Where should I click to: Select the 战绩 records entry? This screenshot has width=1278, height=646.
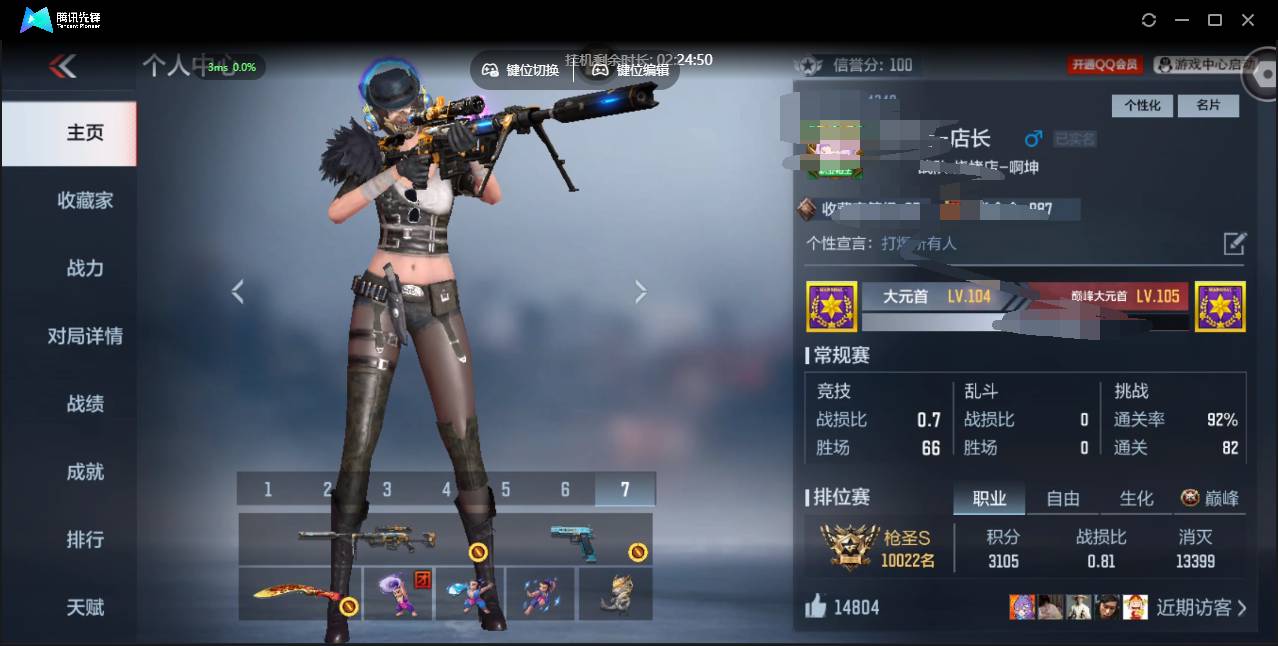pyautogui.click(x=85, y=404)
